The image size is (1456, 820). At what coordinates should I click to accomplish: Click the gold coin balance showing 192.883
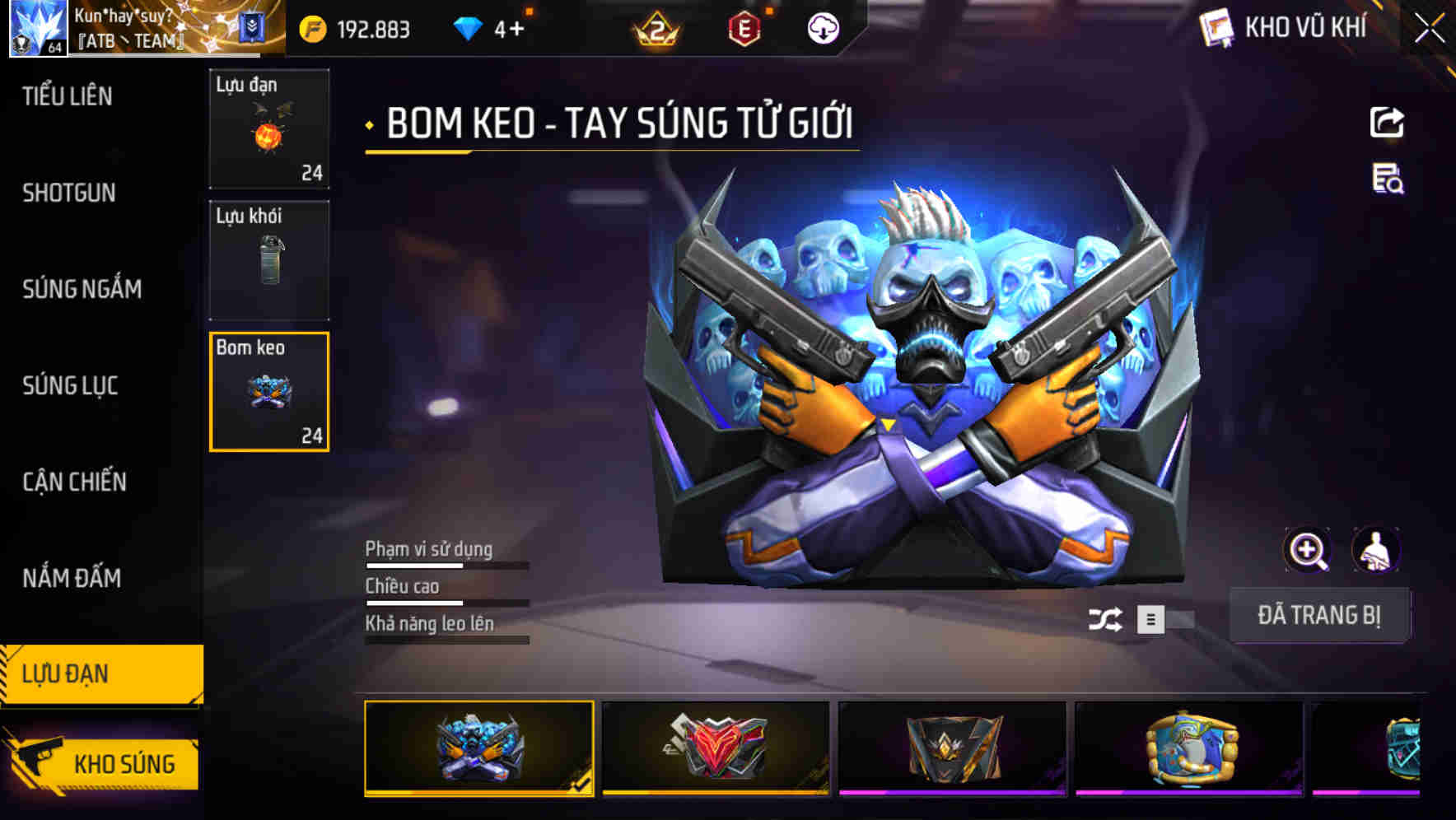pyautogui.click(x=352, y=27)
